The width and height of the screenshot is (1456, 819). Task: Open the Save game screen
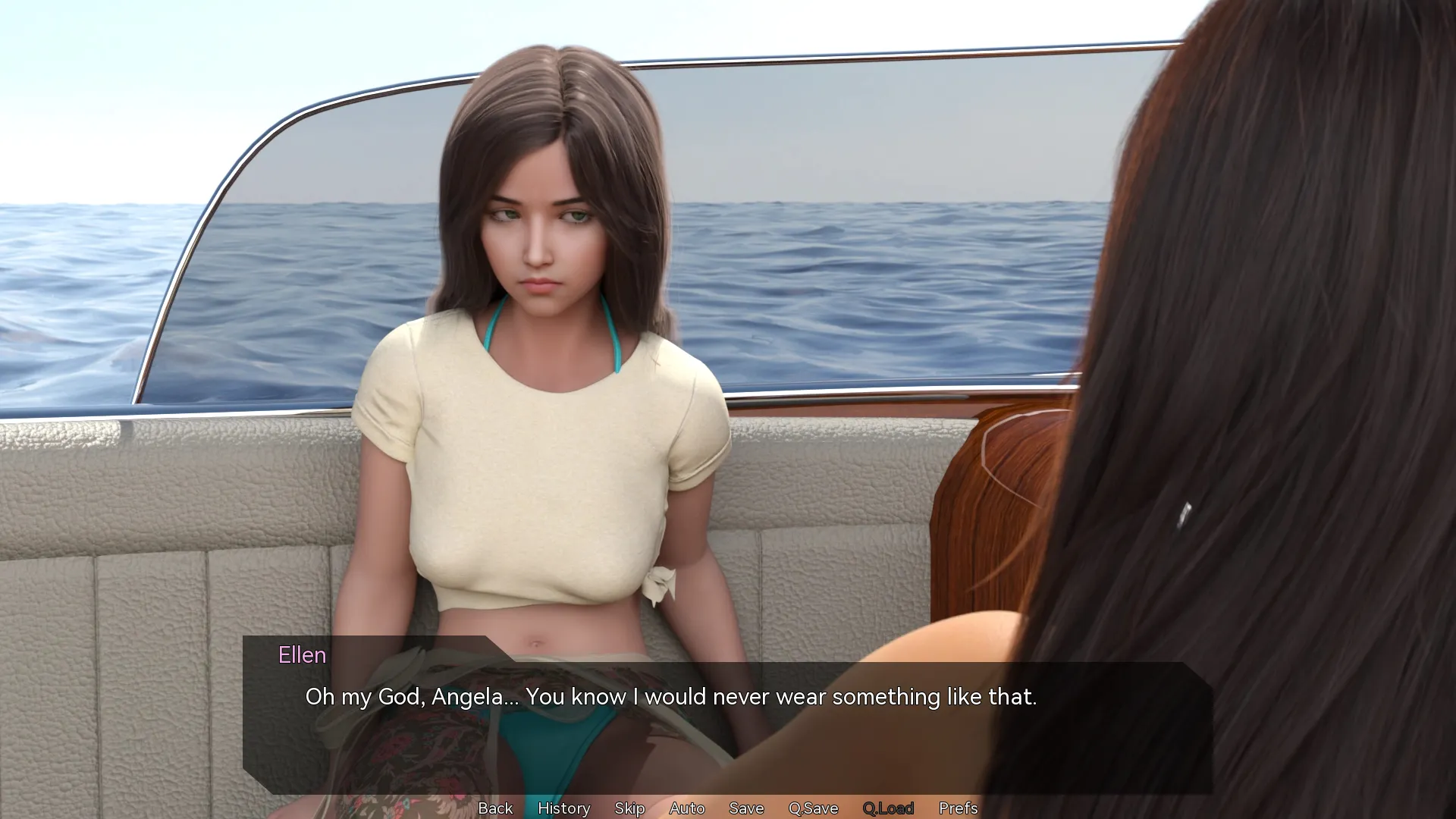746,808
